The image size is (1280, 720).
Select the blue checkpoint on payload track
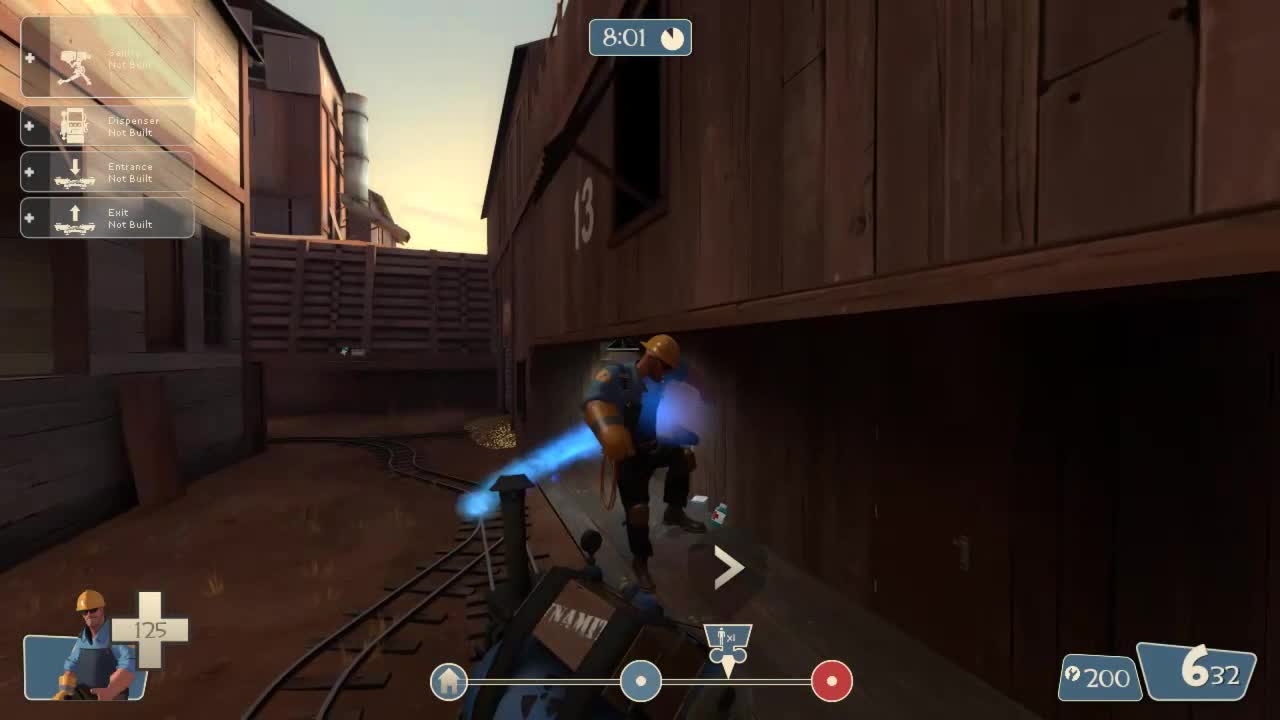(640, 681)
